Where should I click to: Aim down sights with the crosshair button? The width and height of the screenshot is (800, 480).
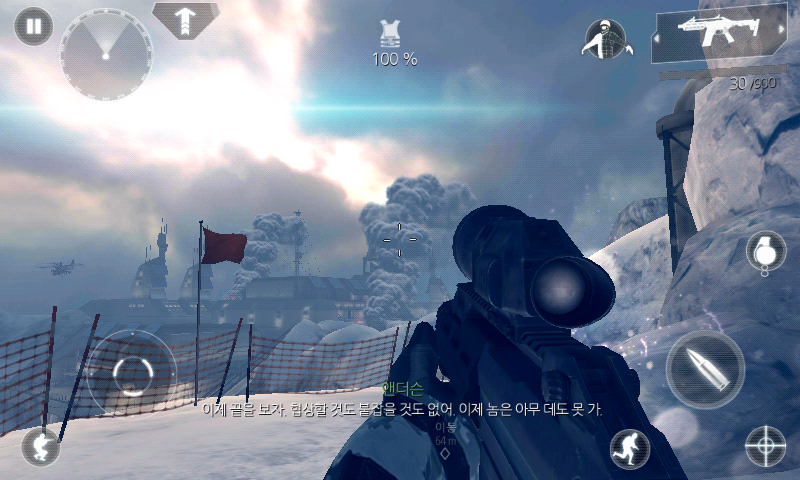click(x=766, y=446)
